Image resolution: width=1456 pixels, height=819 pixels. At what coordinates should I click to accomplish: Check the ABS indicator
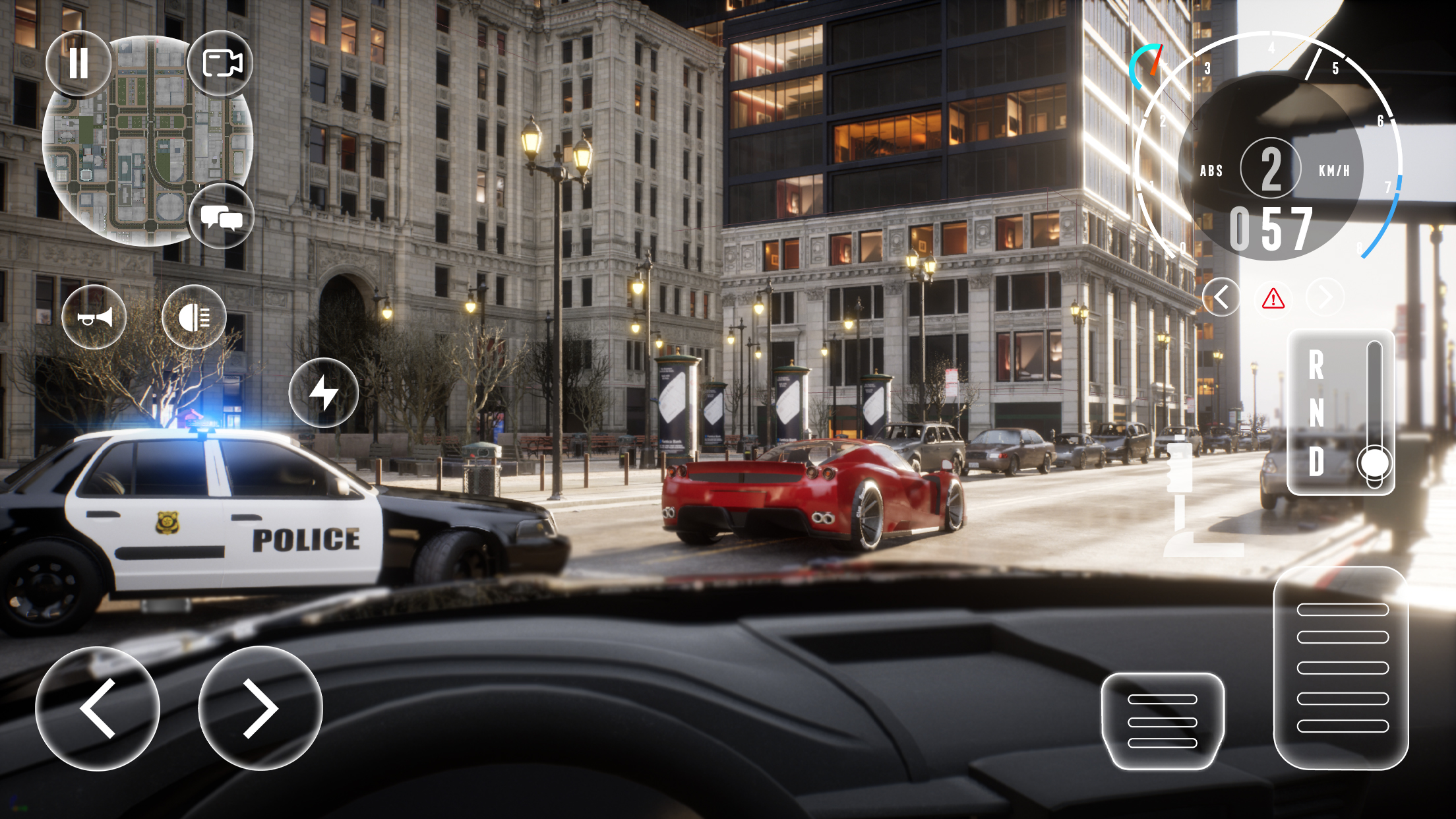click(1212, 170)
